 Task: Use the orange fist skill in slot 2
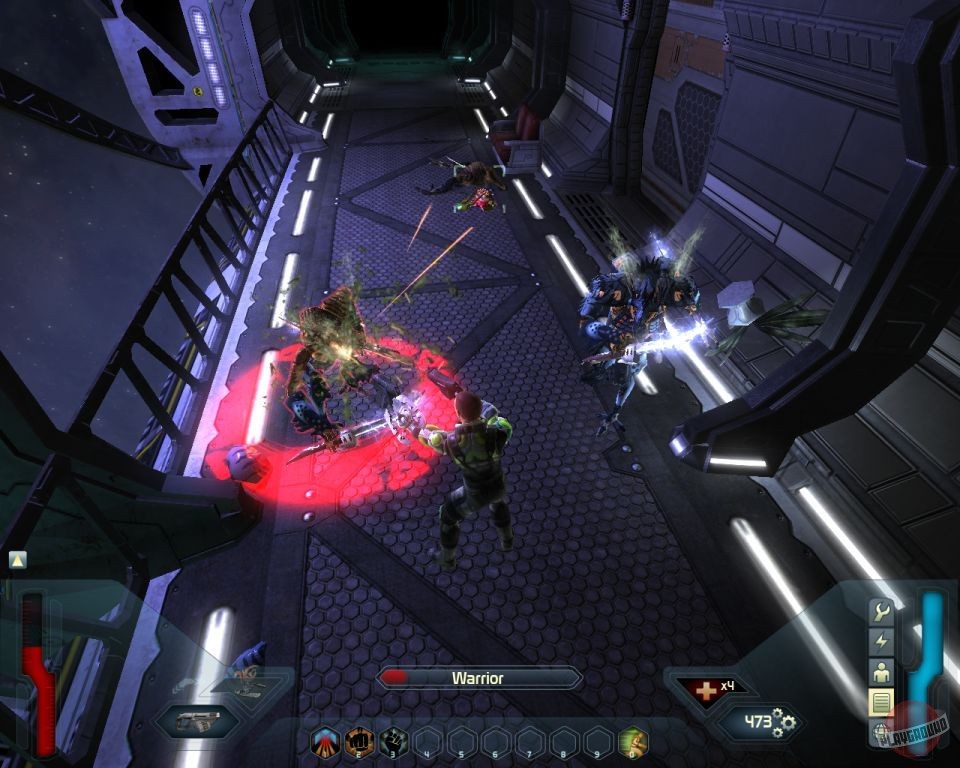(359, 742)
